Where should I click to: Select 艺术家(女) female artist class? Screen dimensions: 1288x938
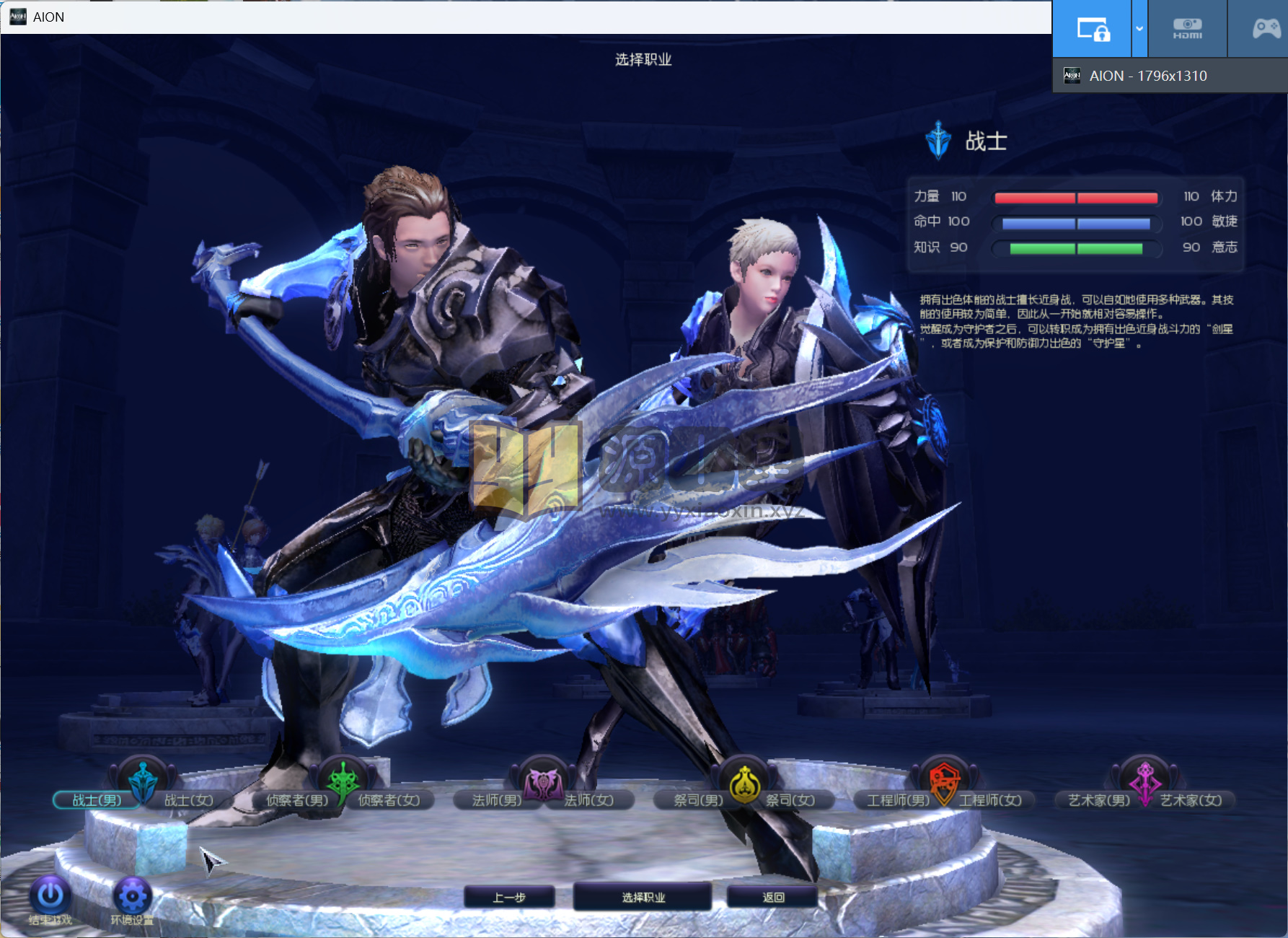point(1191,800)
